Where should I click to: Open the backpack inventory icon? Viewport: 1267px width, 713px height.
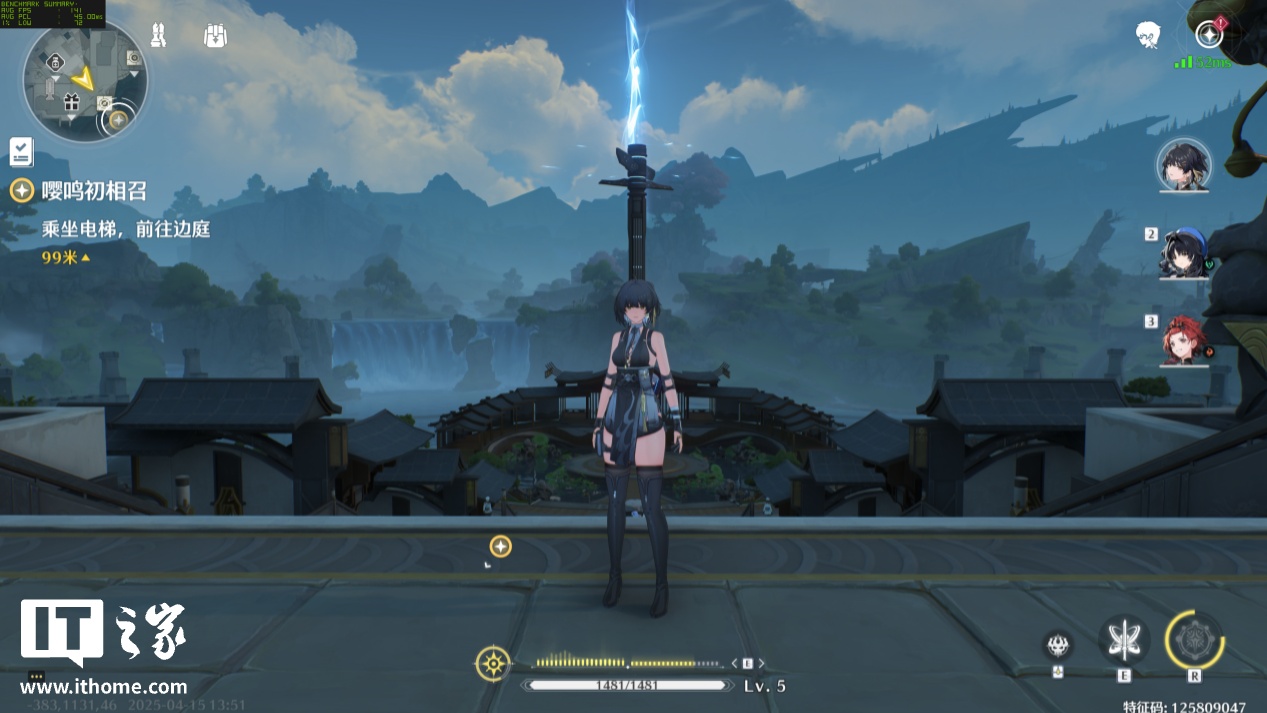[215, 36]
